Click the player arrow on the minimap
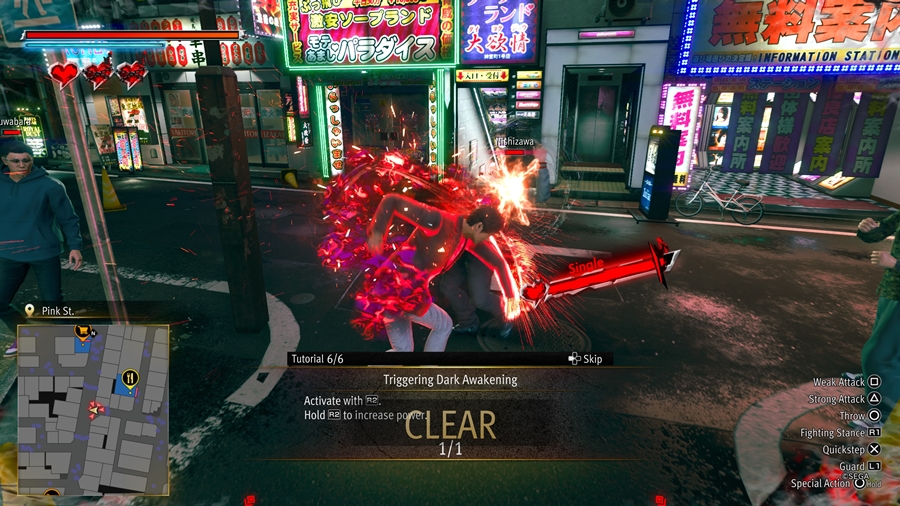The width and height of the screenshot is (900, 506). (x=97, y=409)
